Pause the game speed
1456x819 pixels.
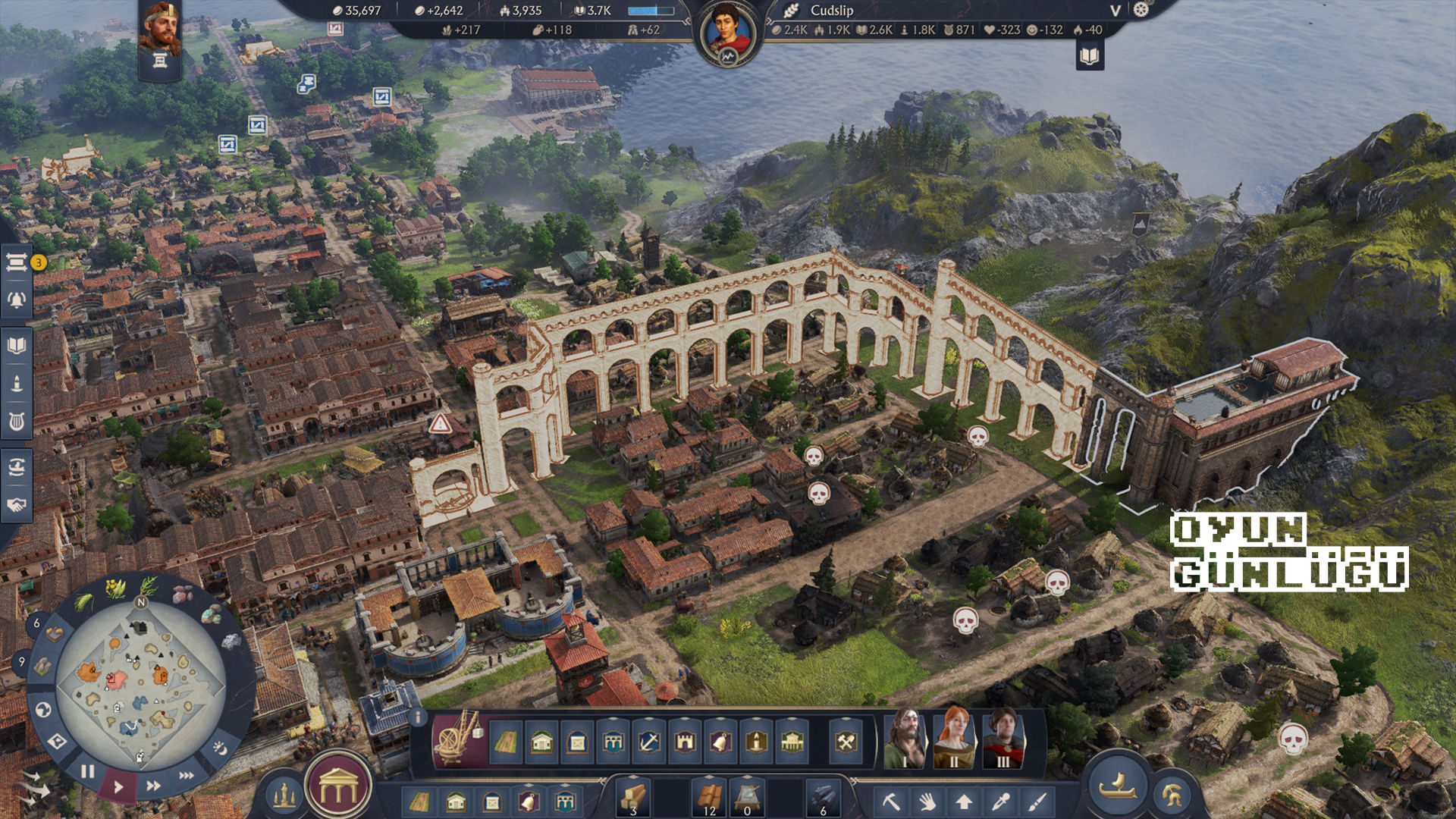coord(88,771)
